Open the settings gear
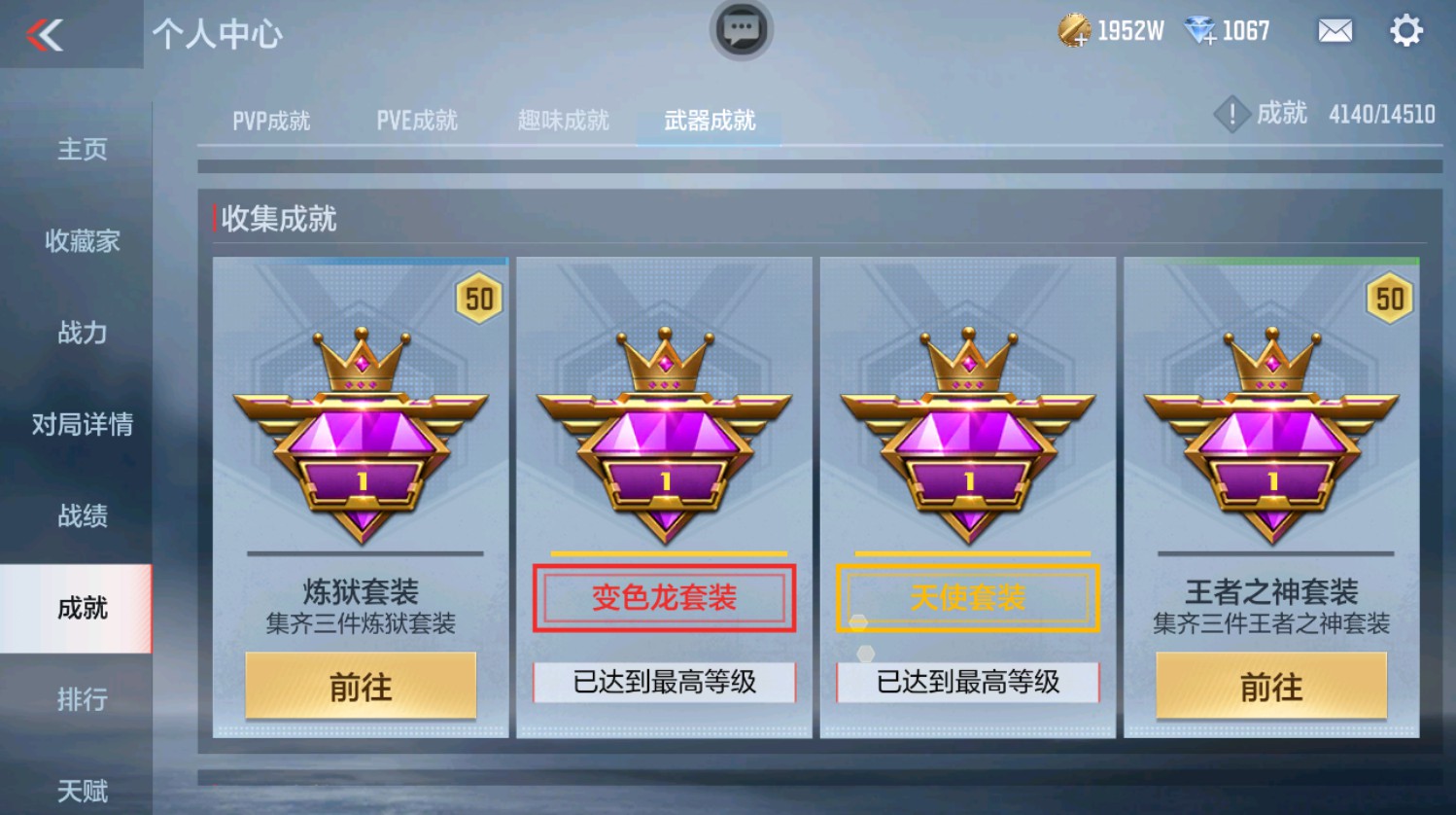 [x=1404, y=31]
